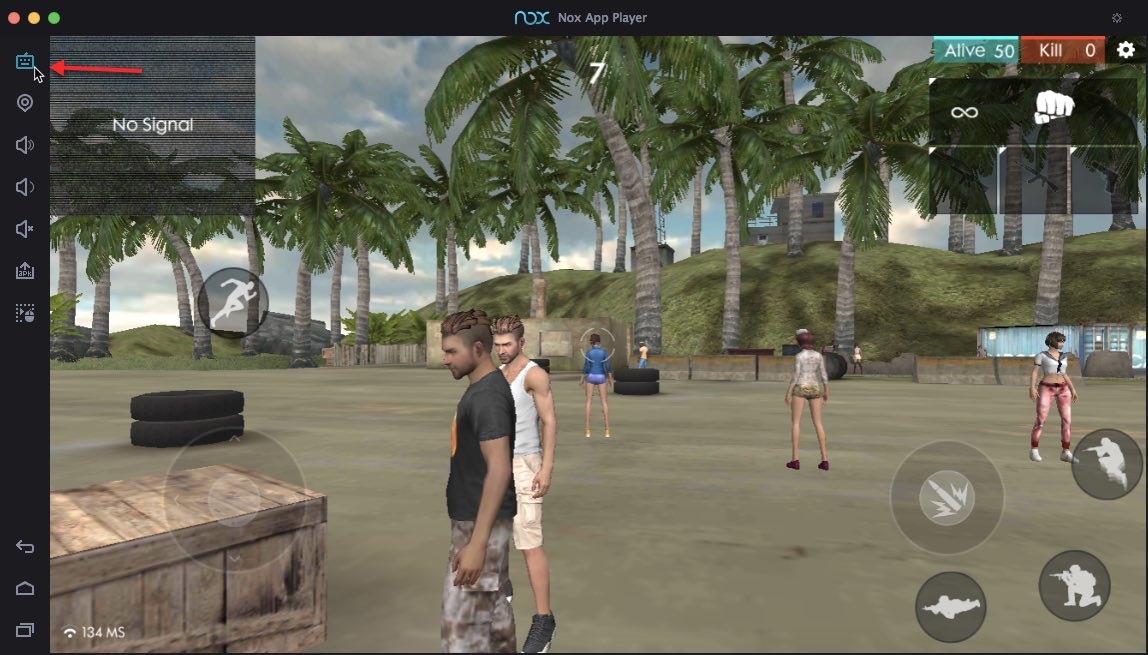This screenshot has width=1148, height=655.
Task: Open the game settings gear
Action: coord(1126,50)
